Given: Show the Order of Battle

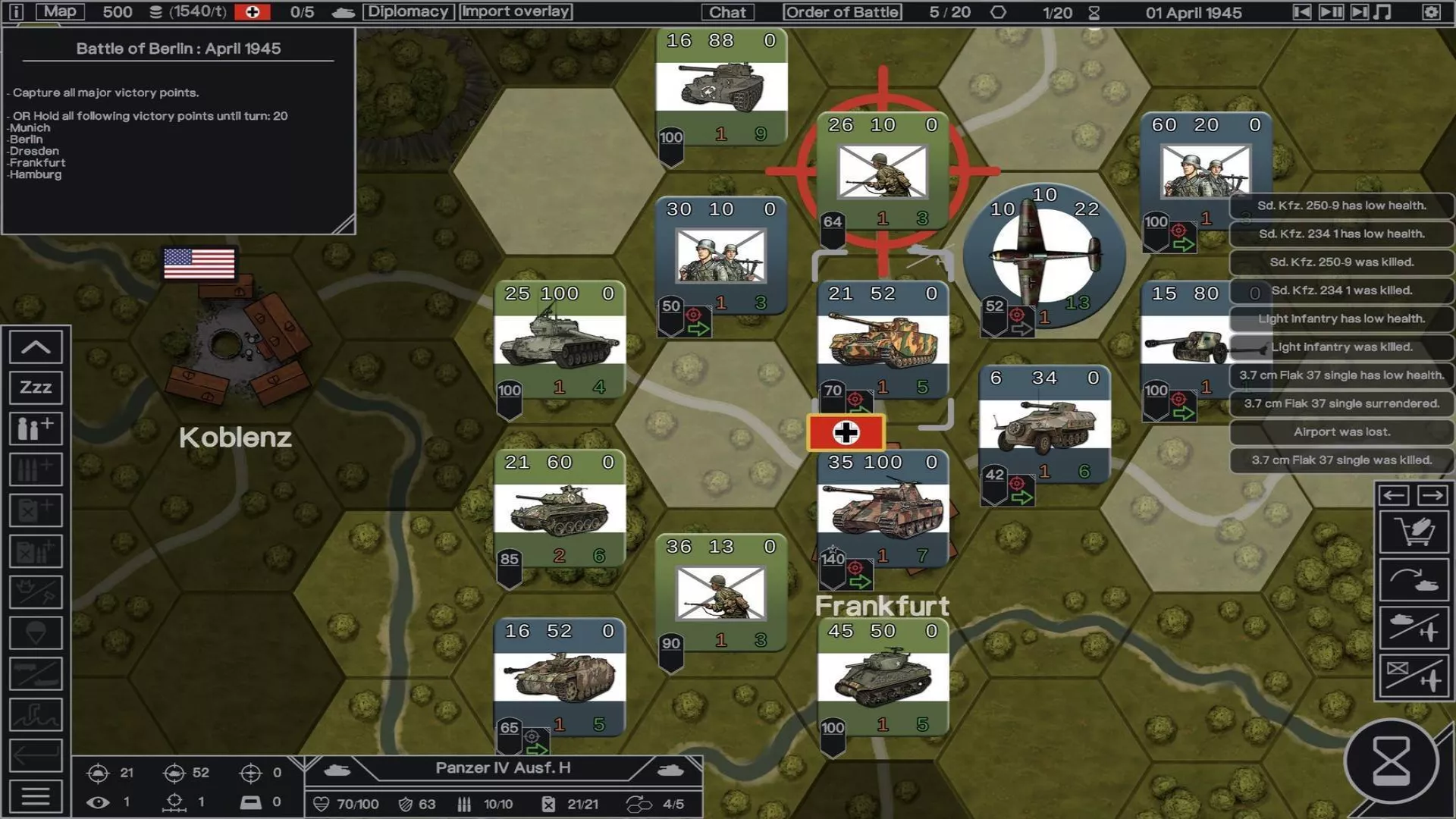Looking at the screenshot, I should (x=843, y=12).
